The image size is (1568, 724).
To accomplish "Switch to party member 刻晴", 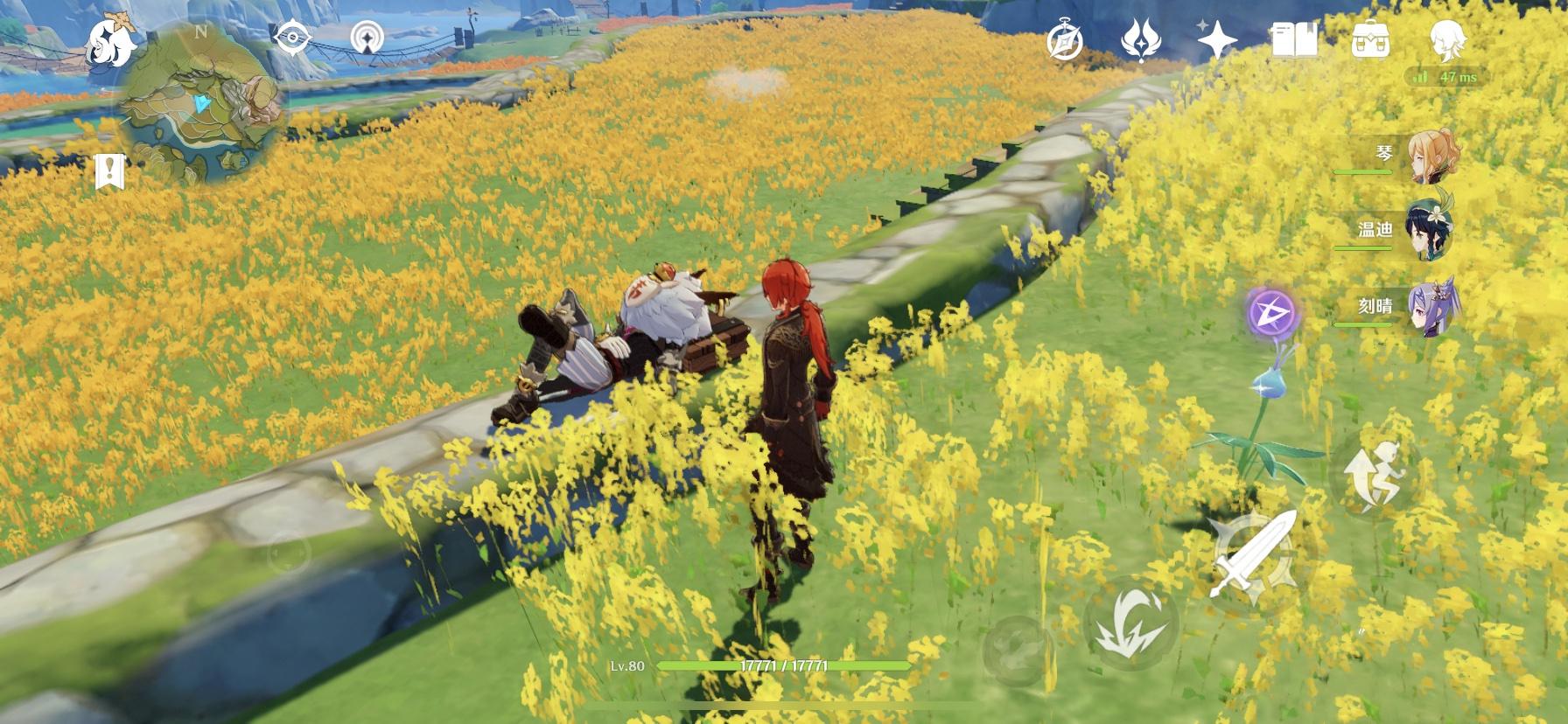I will tap(1428, 307).
